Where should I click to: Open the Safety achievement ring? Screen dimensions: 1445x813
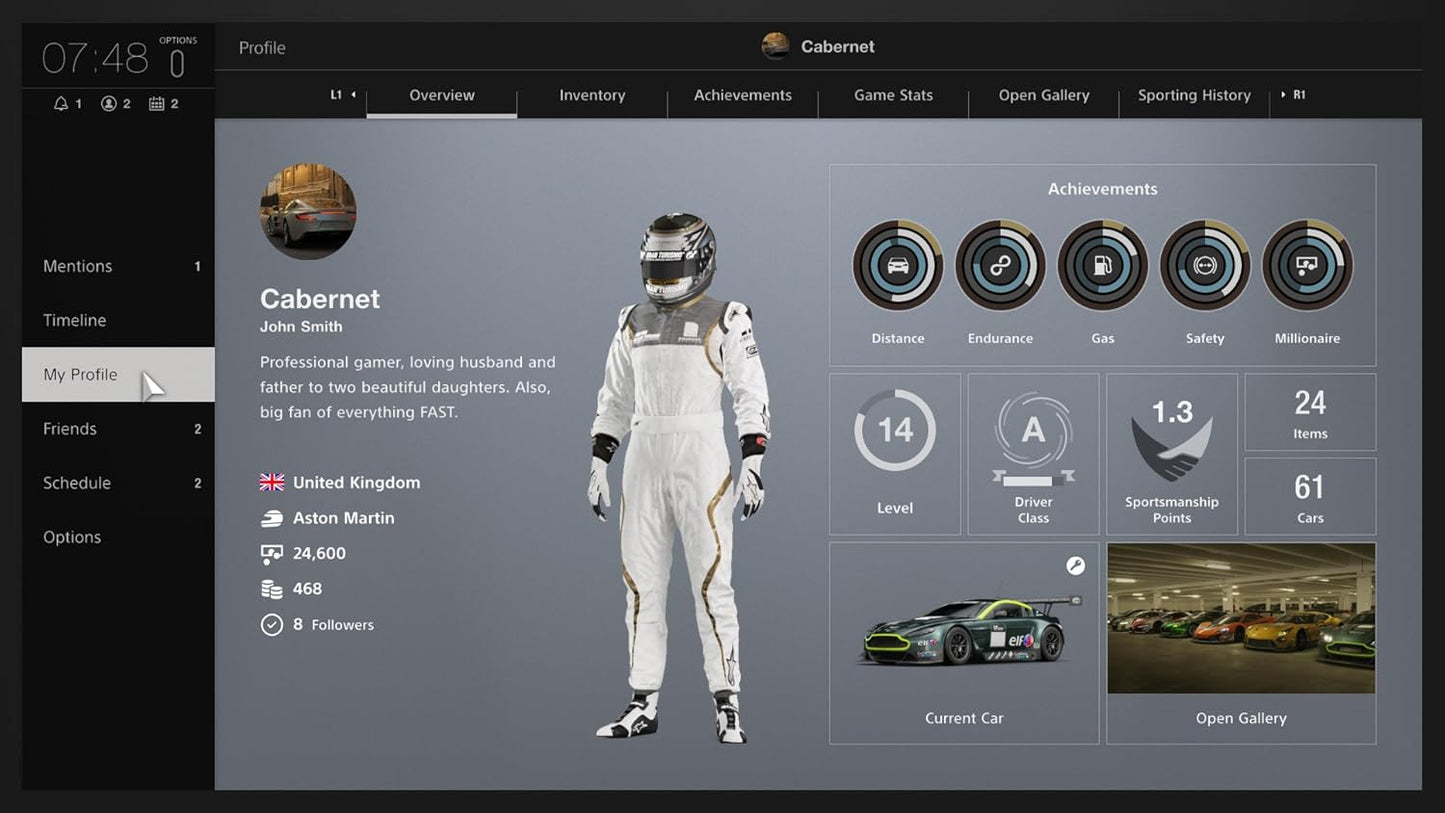point(1205,265)
